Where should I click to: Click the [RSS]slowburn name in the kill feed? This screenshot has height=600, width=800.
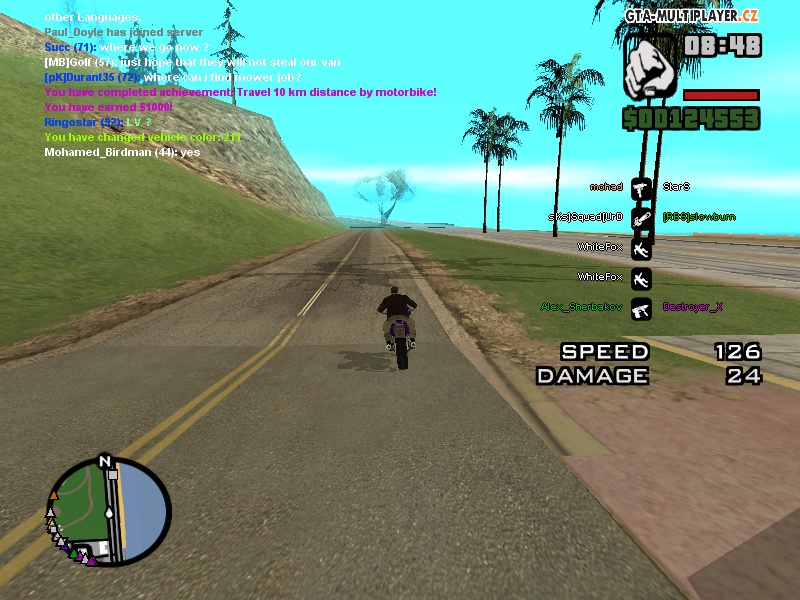point(699,217)
